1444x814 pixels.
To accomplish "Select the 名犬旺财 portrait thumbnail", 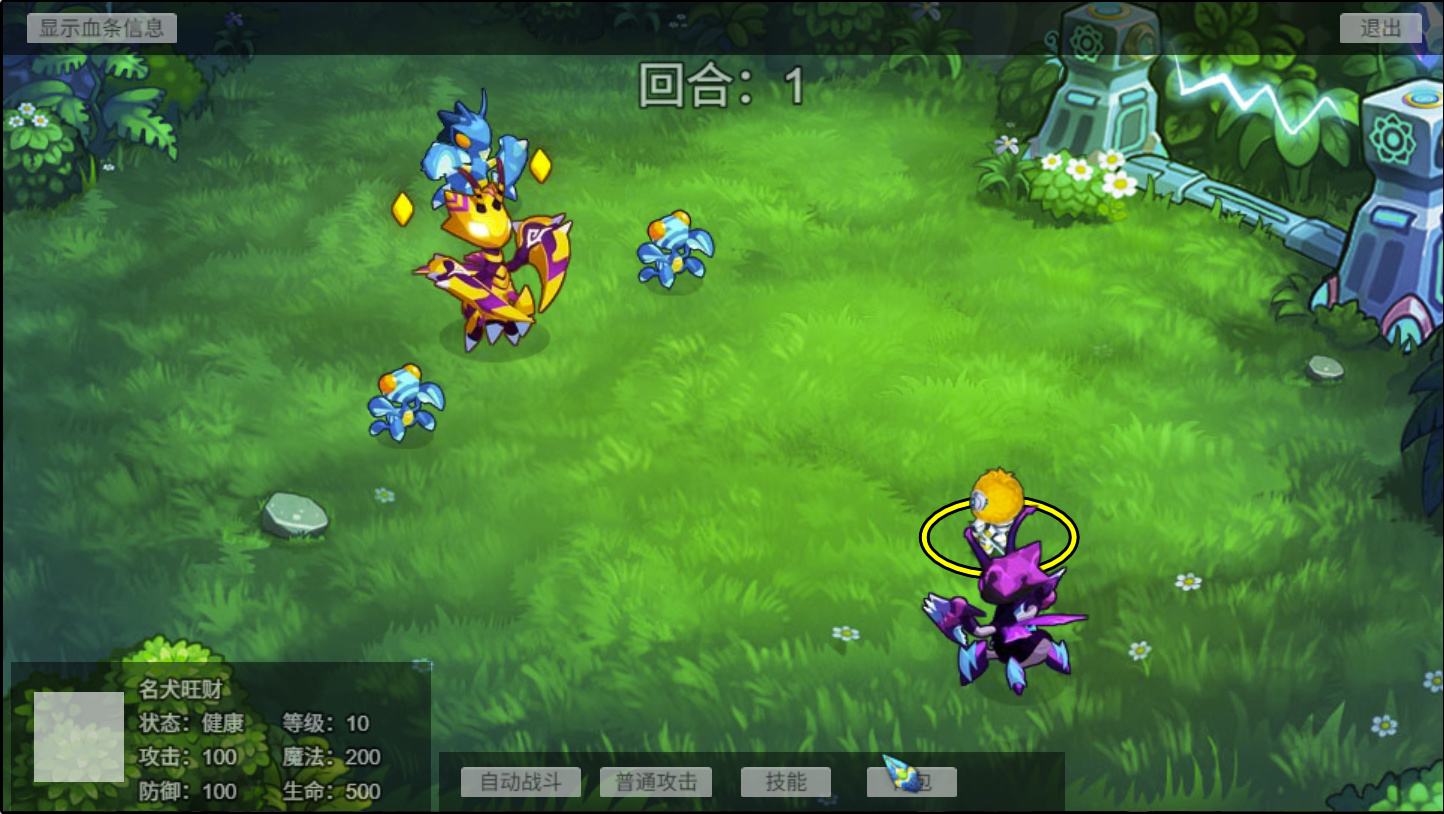I will coord(79,737).
